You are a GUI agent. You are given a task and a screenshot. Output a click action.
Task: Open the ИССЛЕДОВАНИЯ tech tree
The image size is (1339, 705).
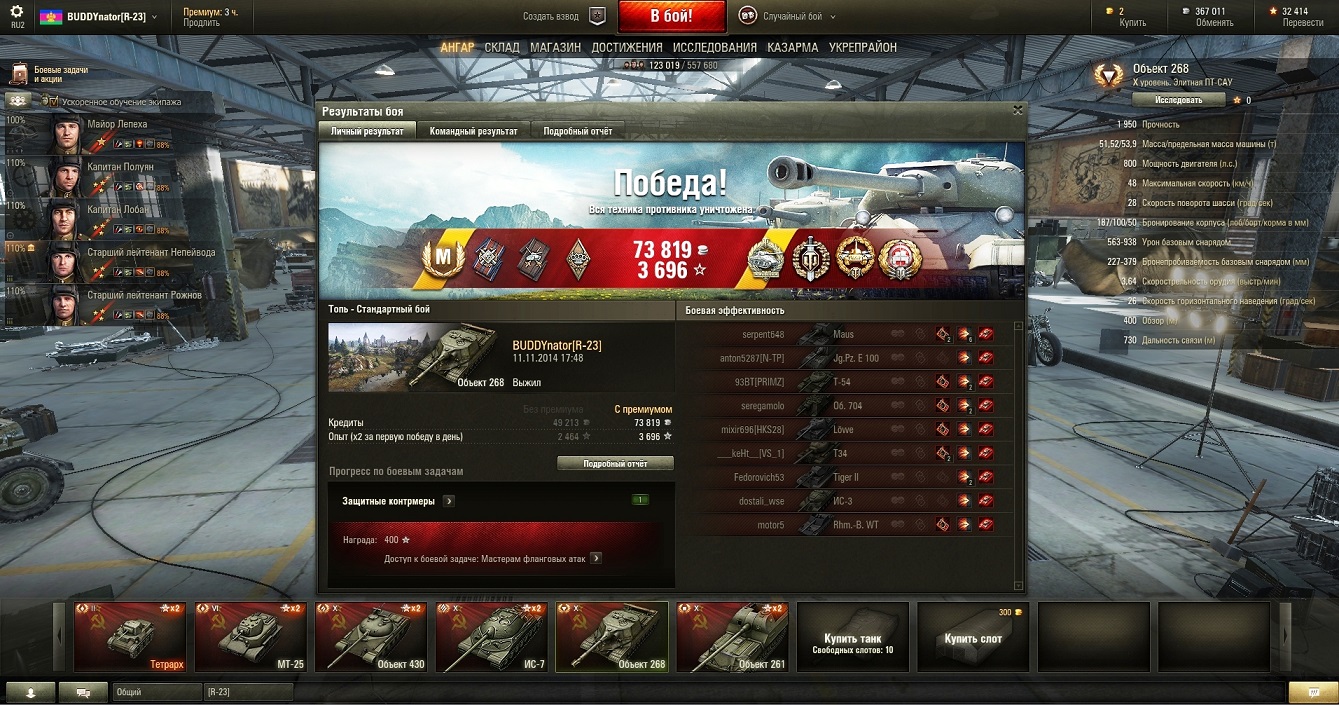pos(714,47)
